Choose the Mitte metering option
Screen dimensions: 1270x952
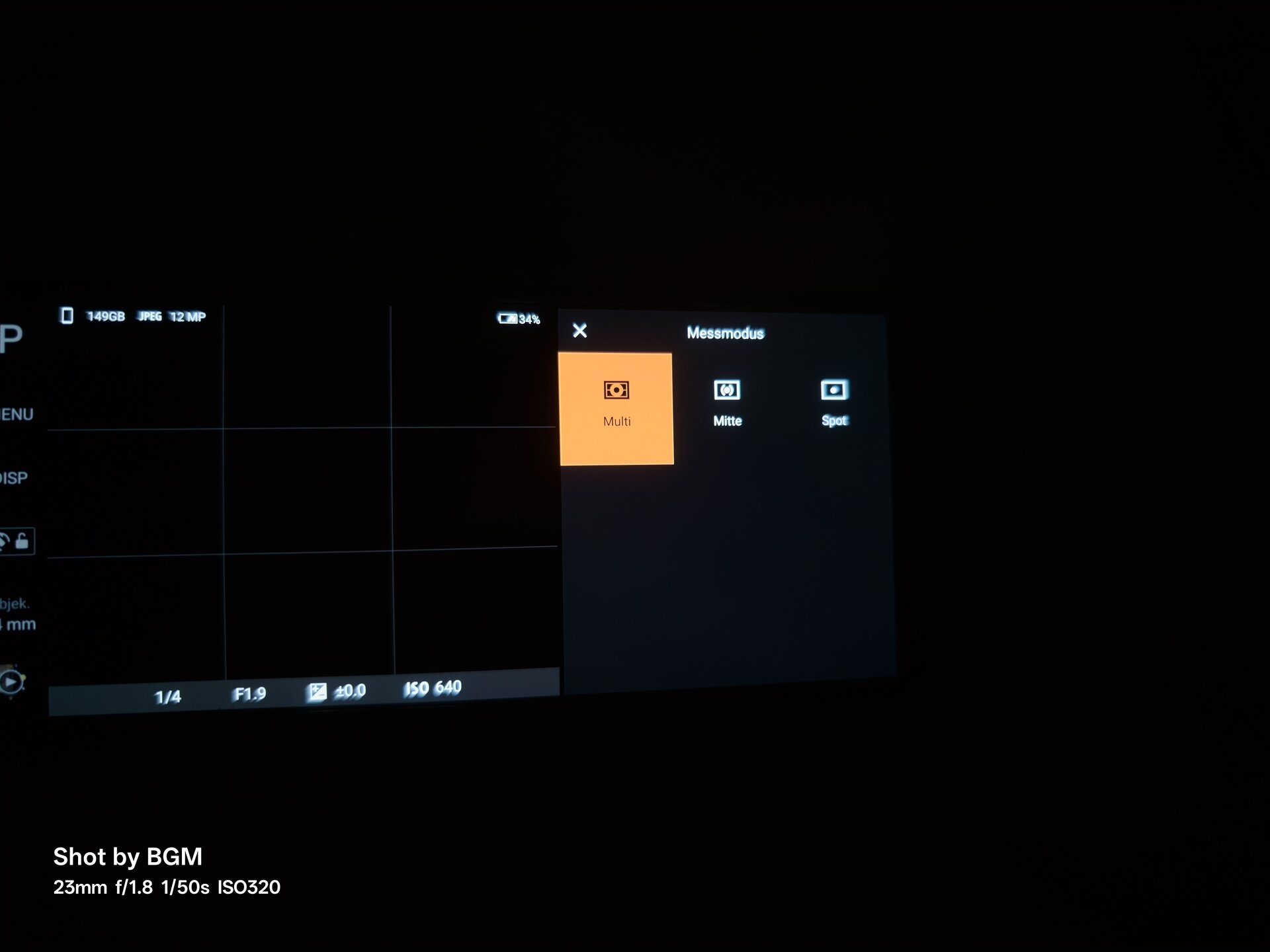727,403
